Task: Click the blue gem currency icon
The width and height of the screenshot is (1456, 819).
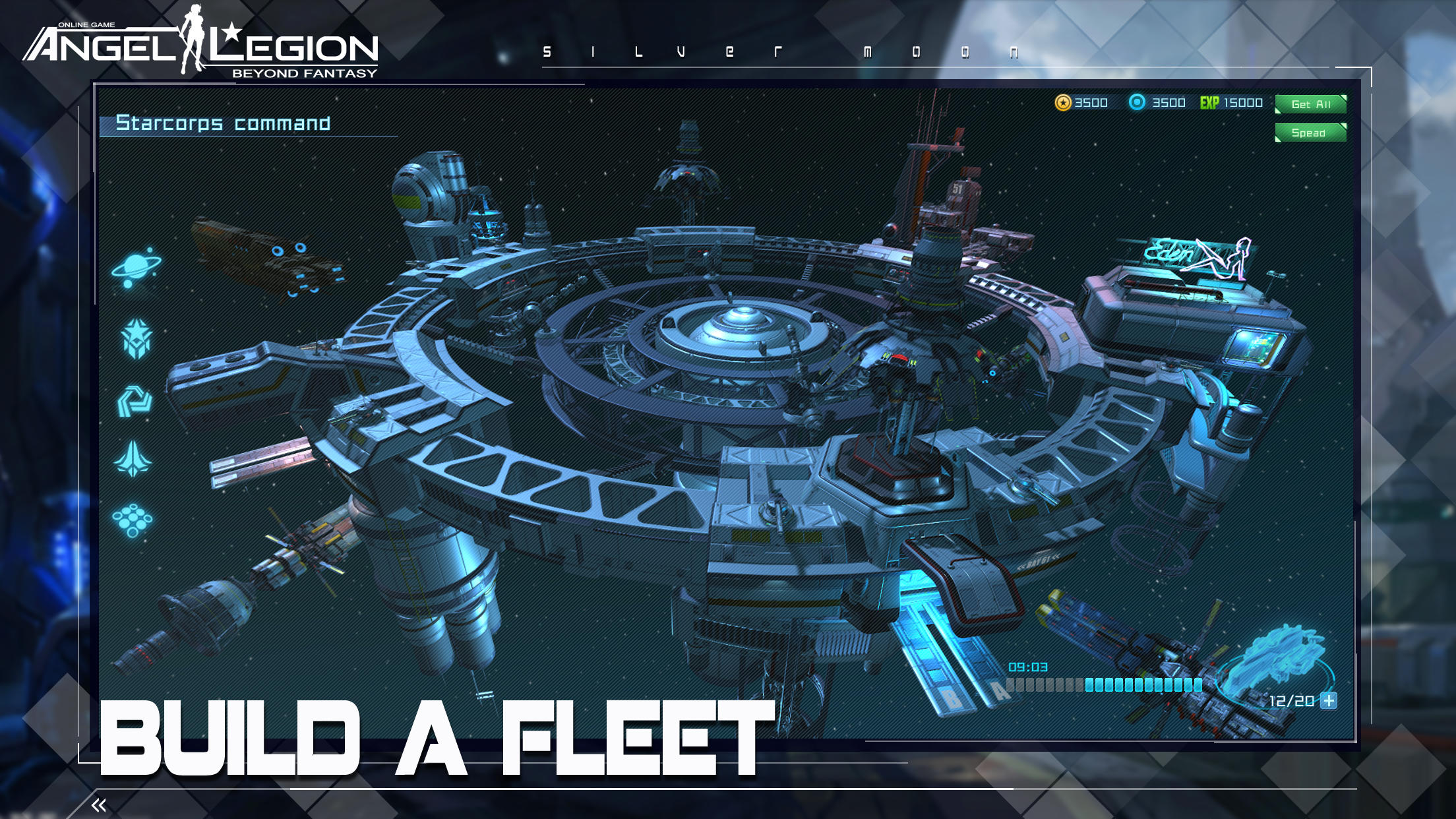Action: pyautogui.click(x=1139, y=103)
